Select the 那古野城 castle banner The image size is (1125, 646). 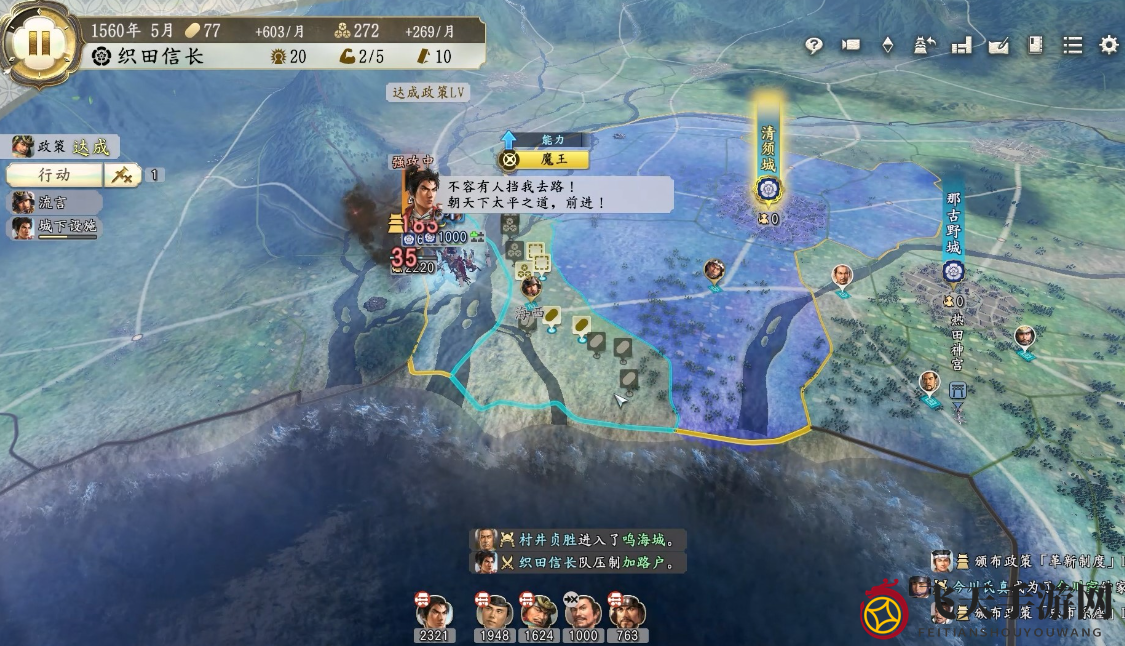click(953, 230)
